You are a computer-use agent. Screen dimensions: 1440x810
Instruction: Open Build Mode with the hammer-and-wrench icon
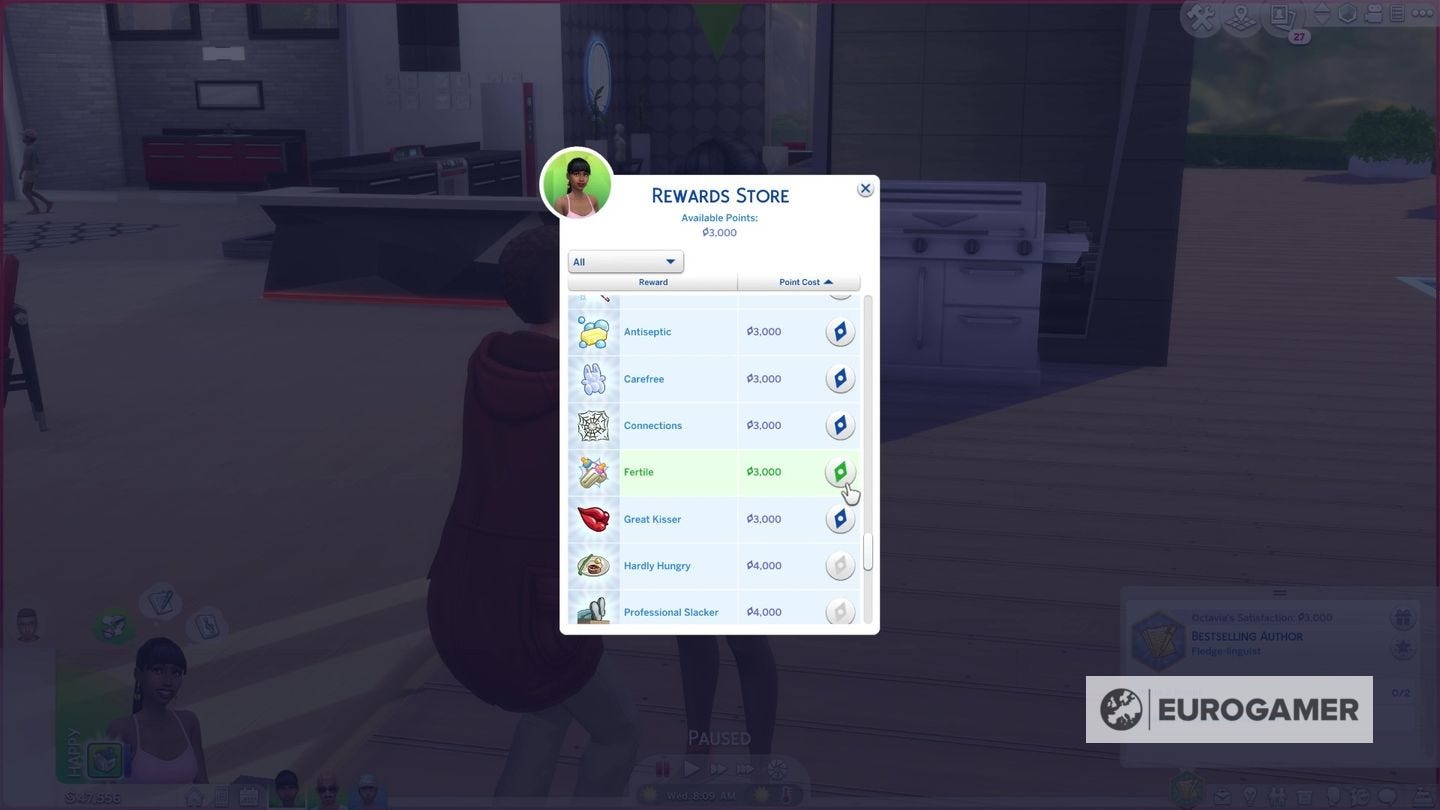1200,15
